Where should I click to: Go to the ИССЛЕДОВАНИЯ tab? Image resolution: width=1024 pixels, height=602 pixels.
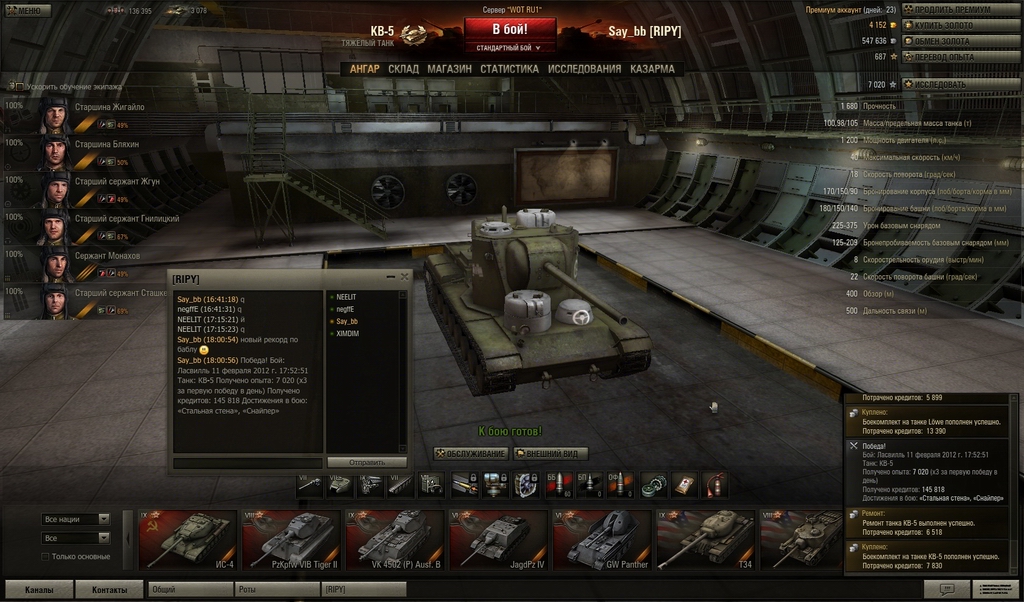[584, 69]
